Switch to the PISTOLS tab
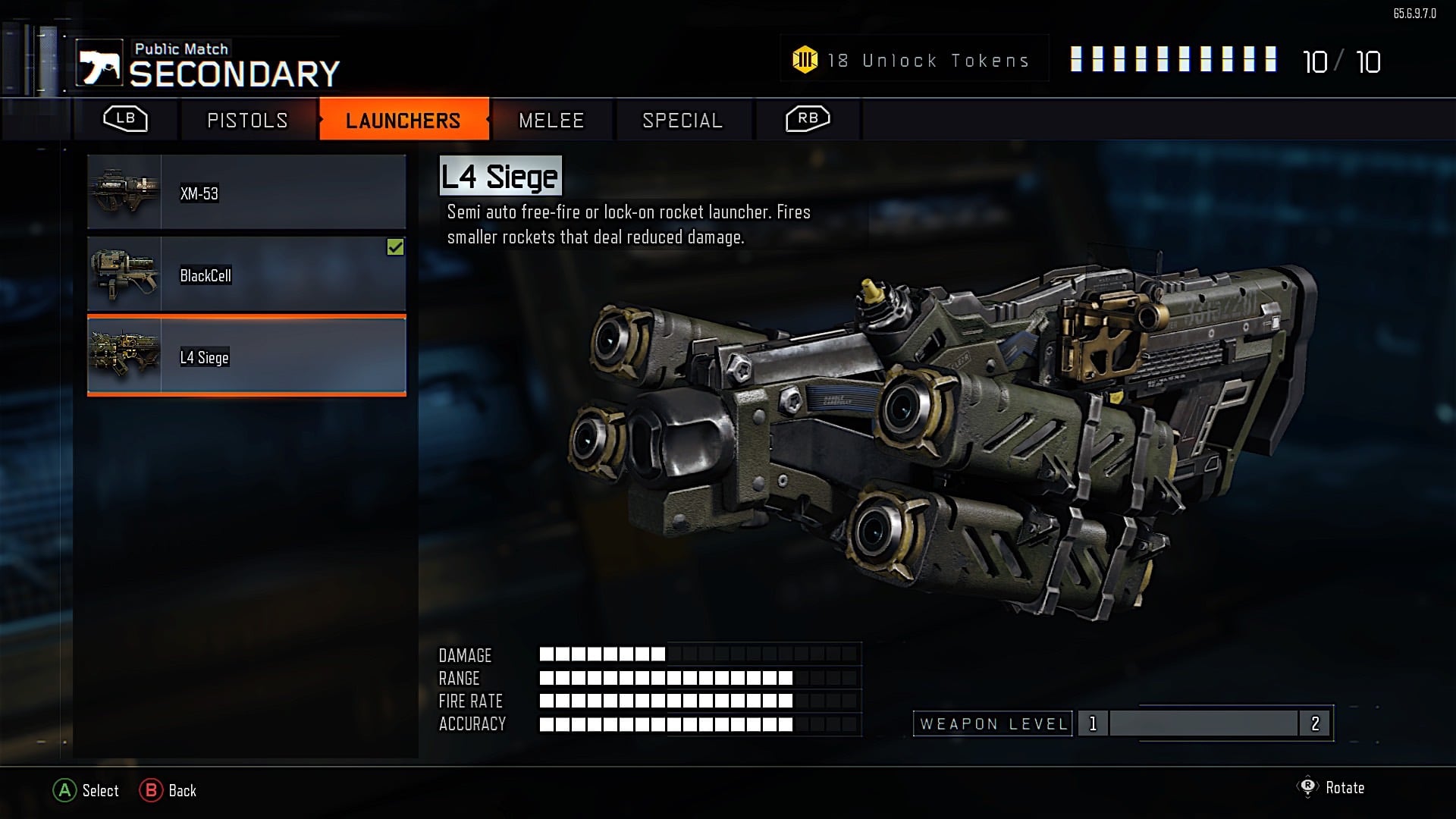1456x819 pixels. 248,120
